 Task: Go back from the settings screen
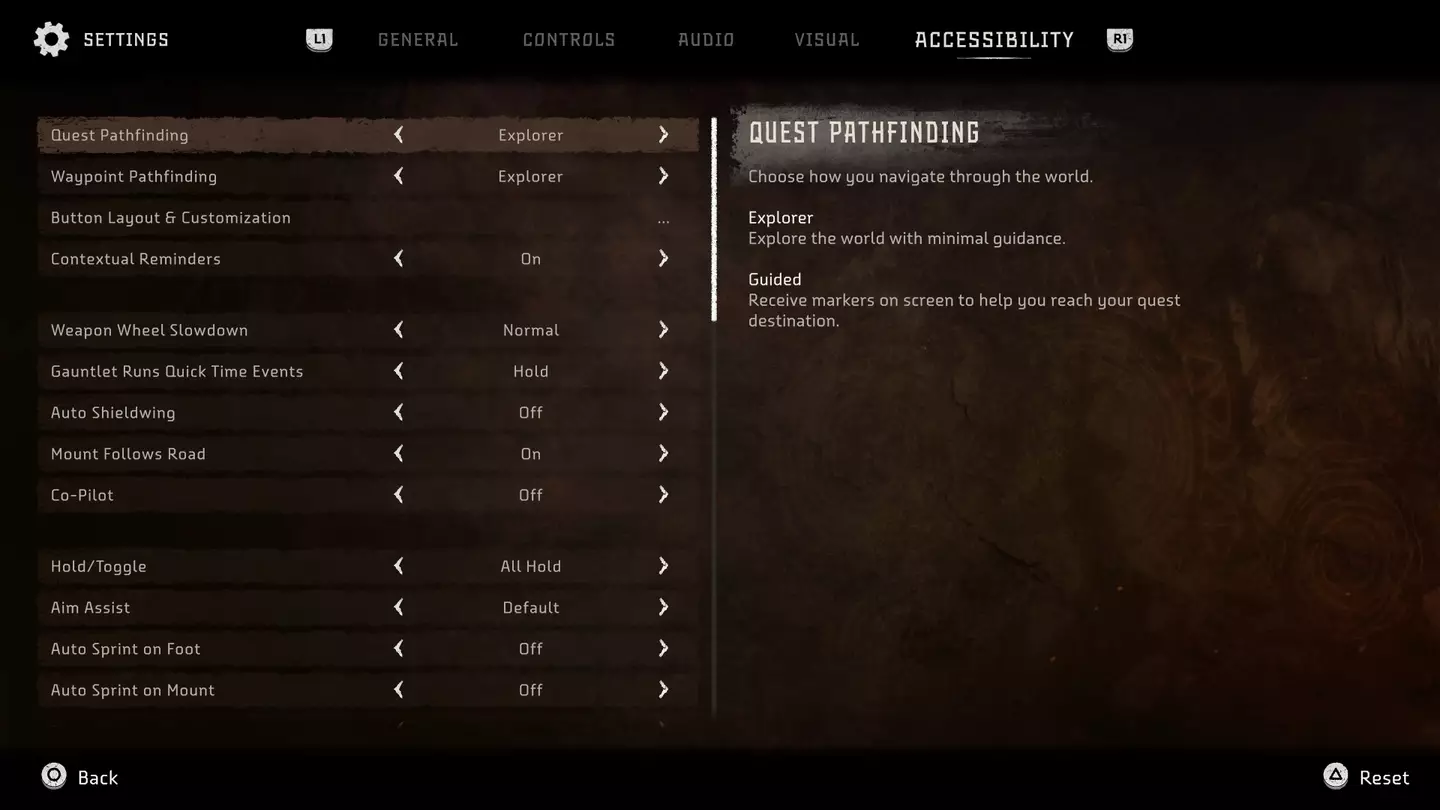[x=80, y=777]
